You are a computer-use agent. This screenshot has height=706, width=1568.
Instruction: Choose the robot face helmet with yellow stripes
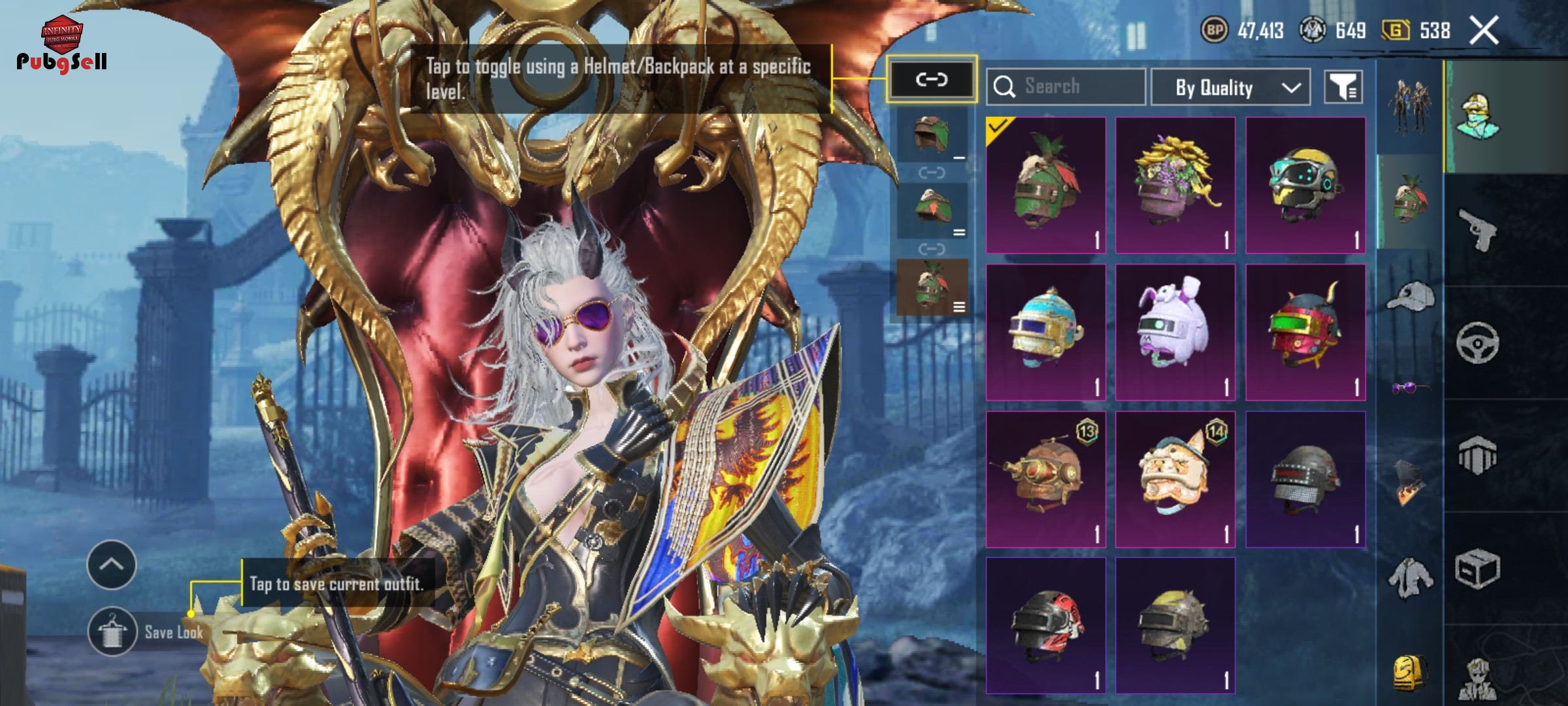(1305, 184)
